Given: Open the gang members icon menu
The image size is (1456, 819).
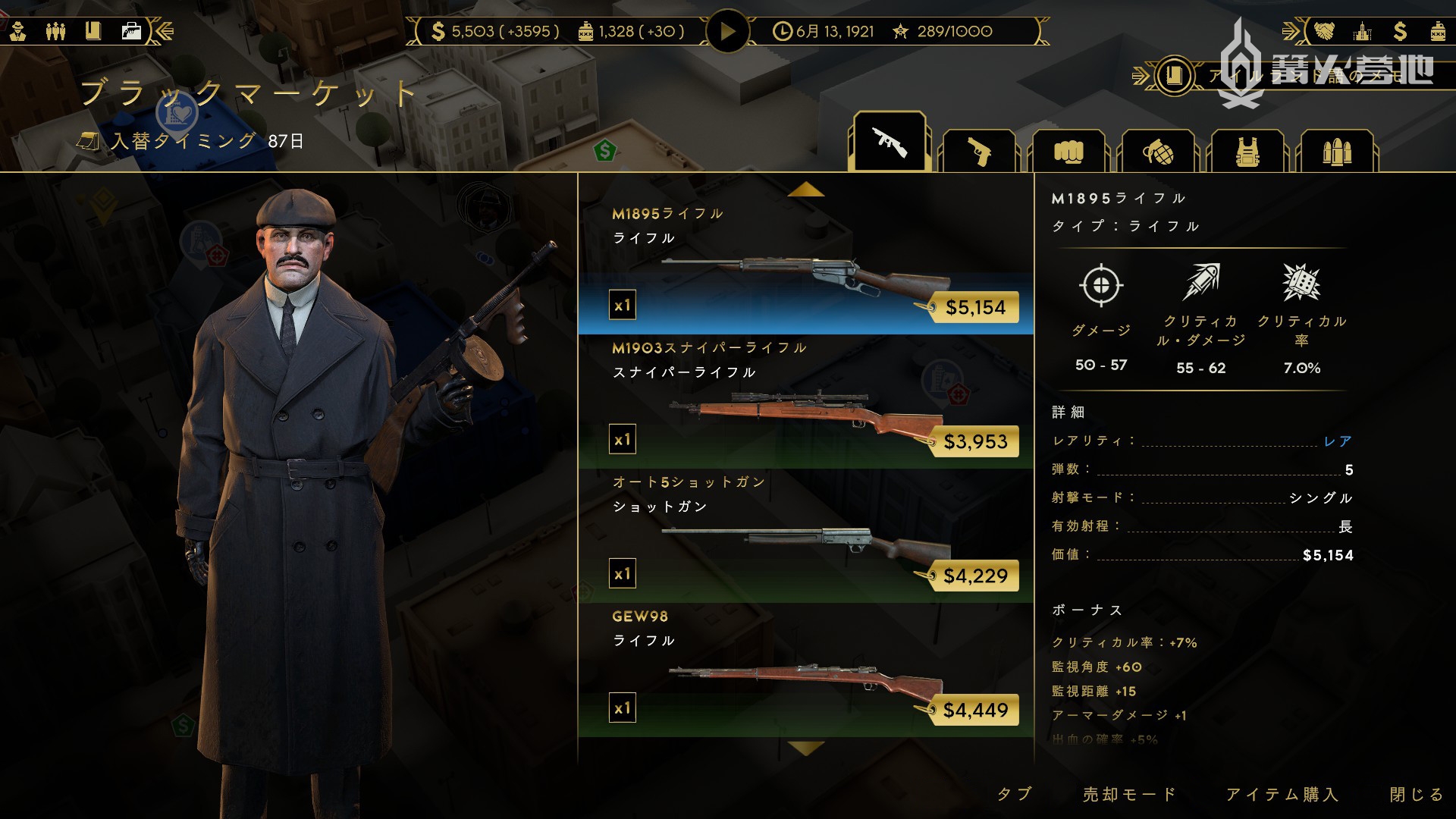Looking at the screenshot, I should click(x=55, y=31).
